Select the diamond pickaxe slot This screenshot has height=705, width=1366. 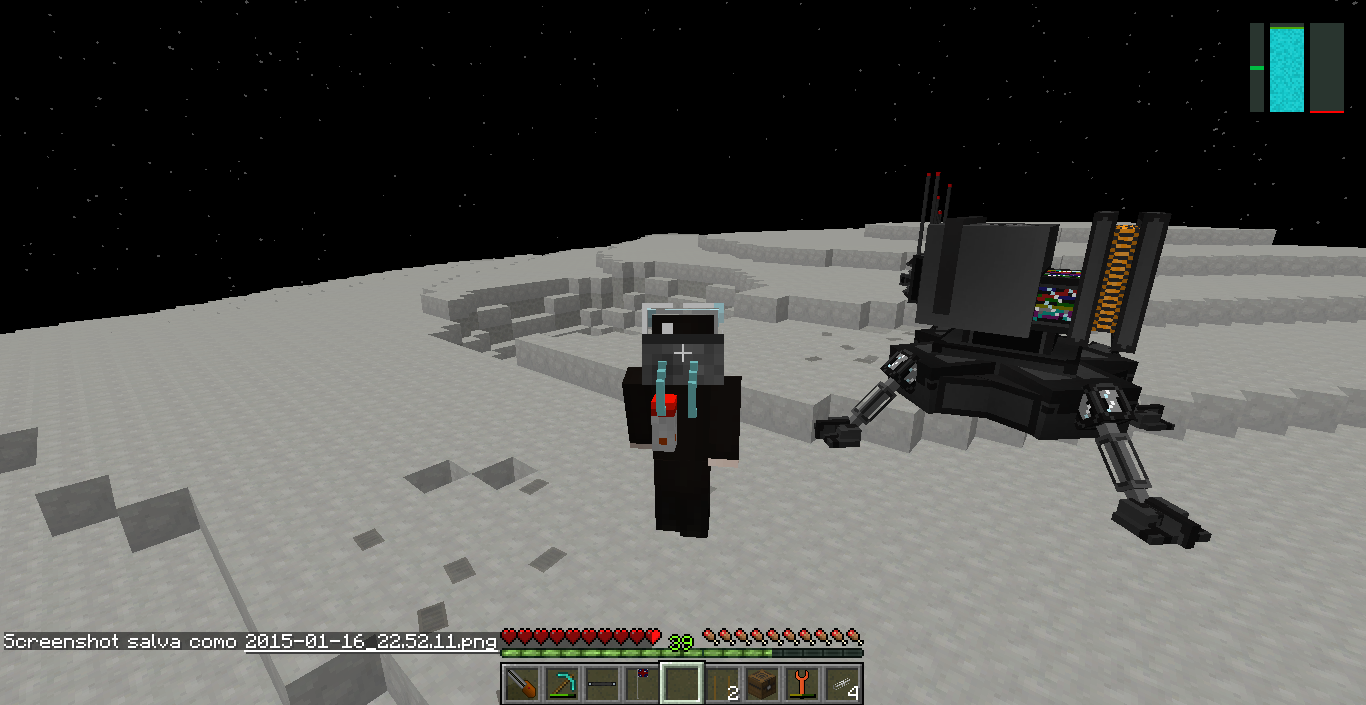562,685
